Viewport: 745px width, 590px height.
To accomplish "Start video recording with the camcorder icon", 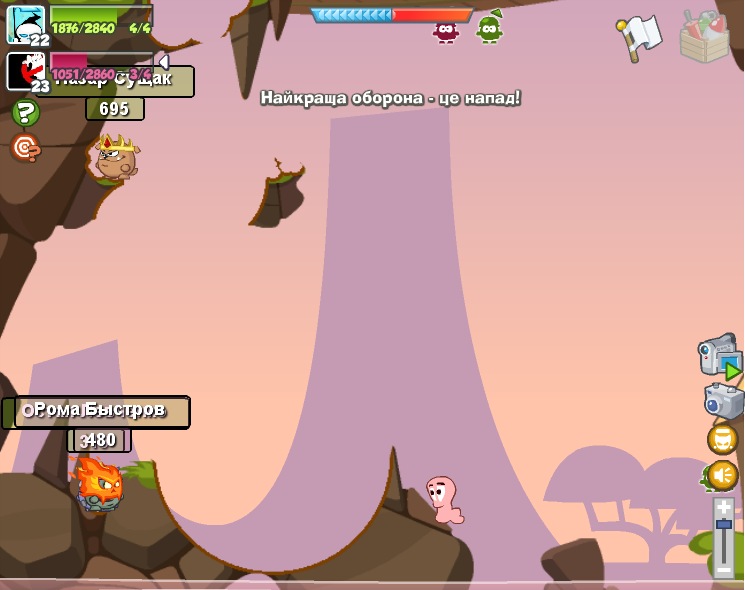I will pos(720,355).
